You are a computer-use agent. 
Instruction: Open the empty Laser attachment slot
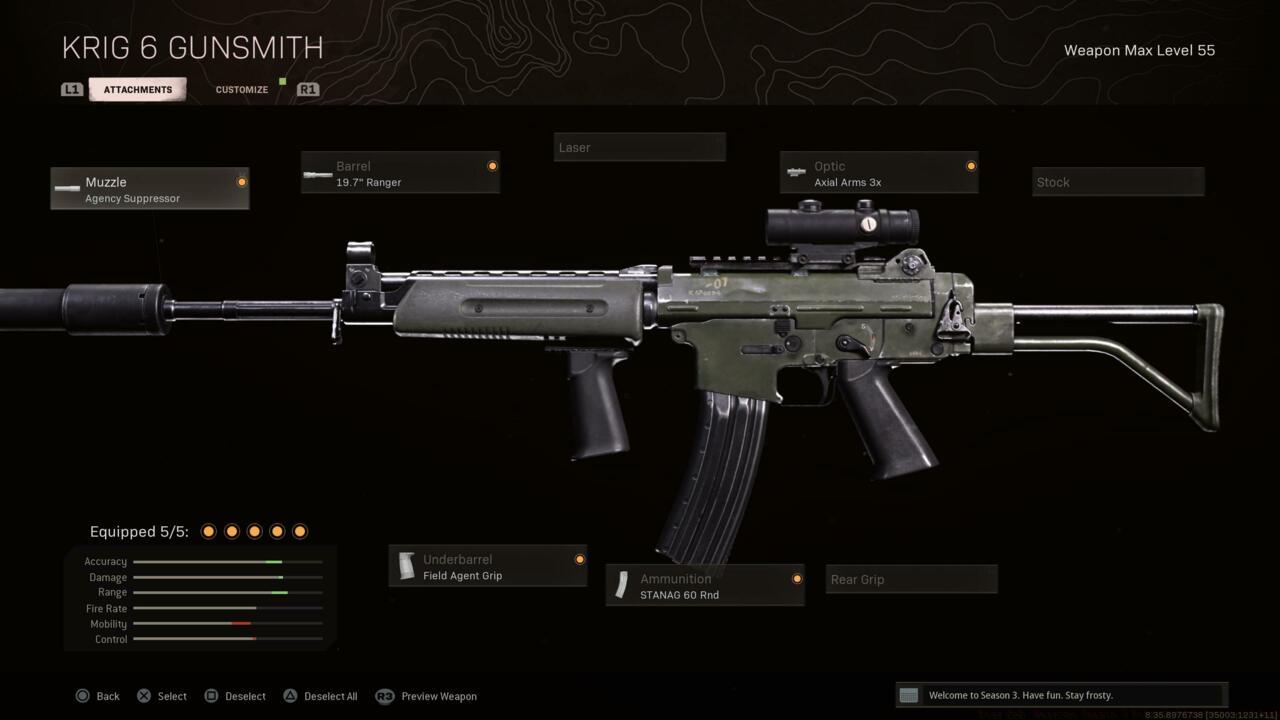[640, 148]
